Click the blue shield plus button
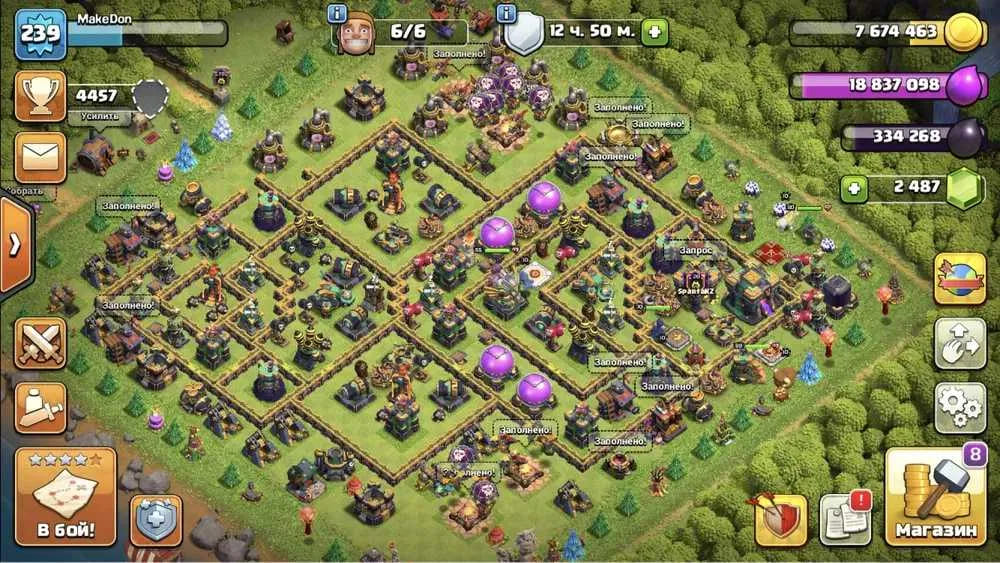Image resolution: width=1000 pixels, height=563 pixels. tap(156, 521)
